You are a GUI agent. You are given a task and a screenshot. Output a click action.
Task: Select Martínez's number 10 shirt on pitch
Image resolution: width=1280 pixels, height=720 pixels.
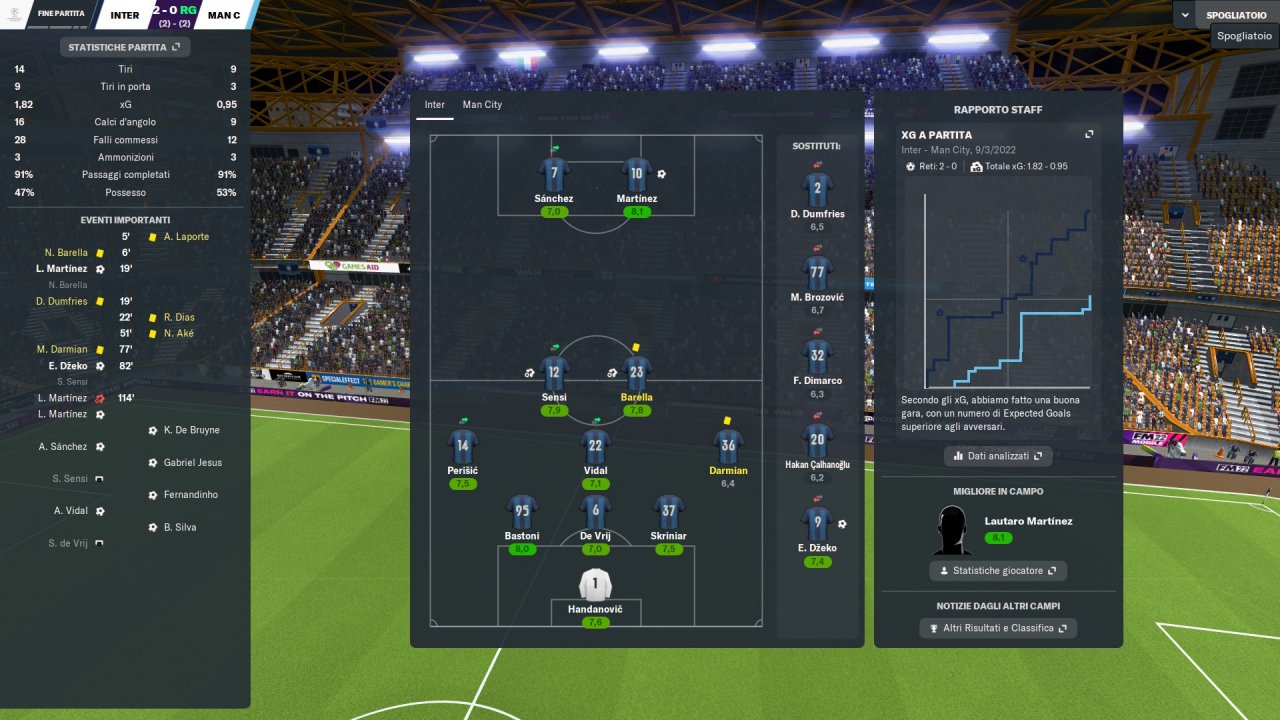point(637,175)
